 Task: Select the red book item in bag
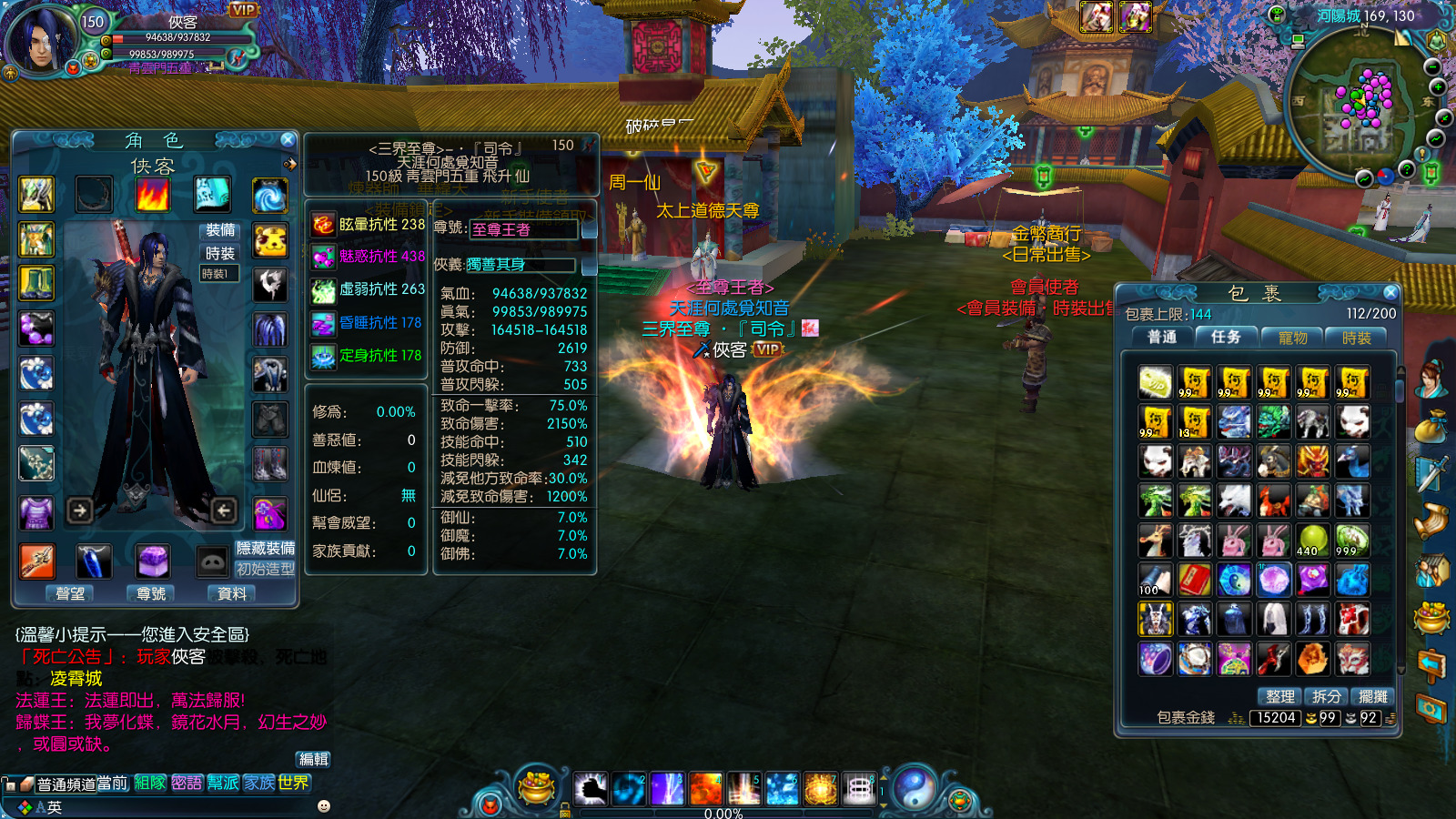[1194, 579]
